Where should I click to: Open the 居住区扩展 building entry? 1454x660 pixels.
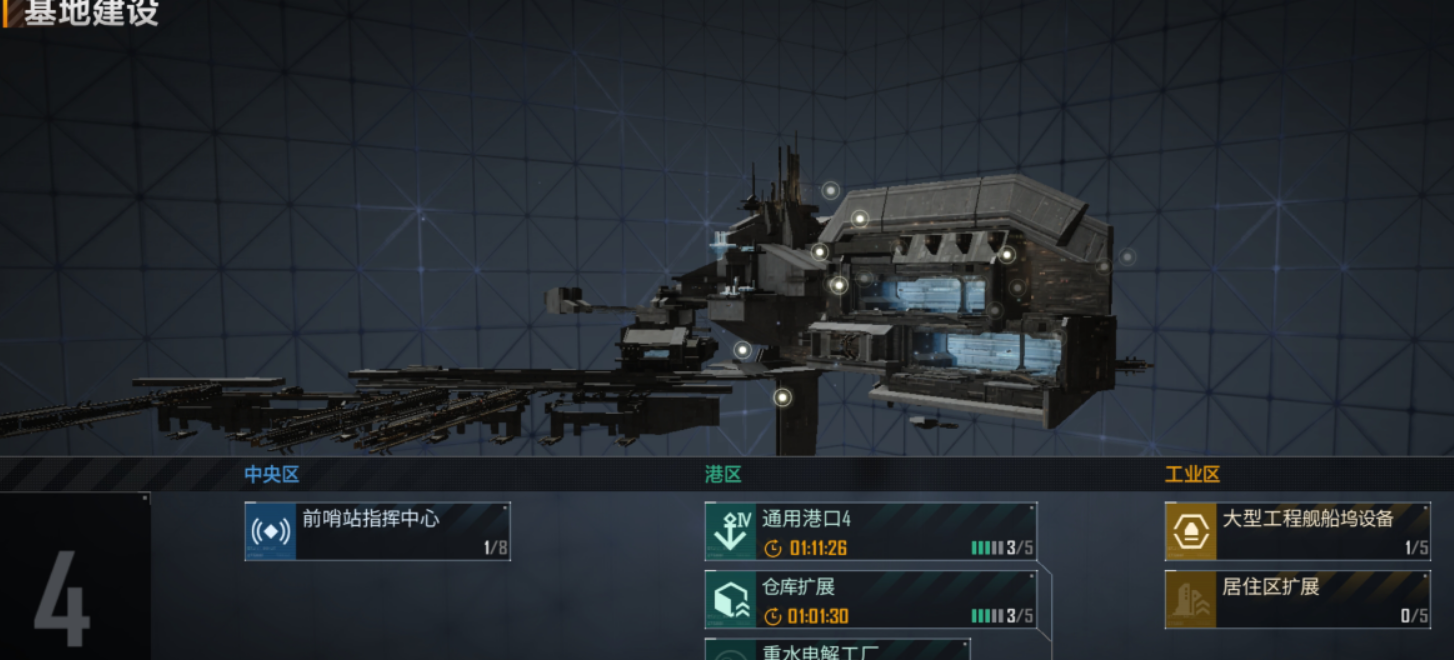(x=1297, y=600)
